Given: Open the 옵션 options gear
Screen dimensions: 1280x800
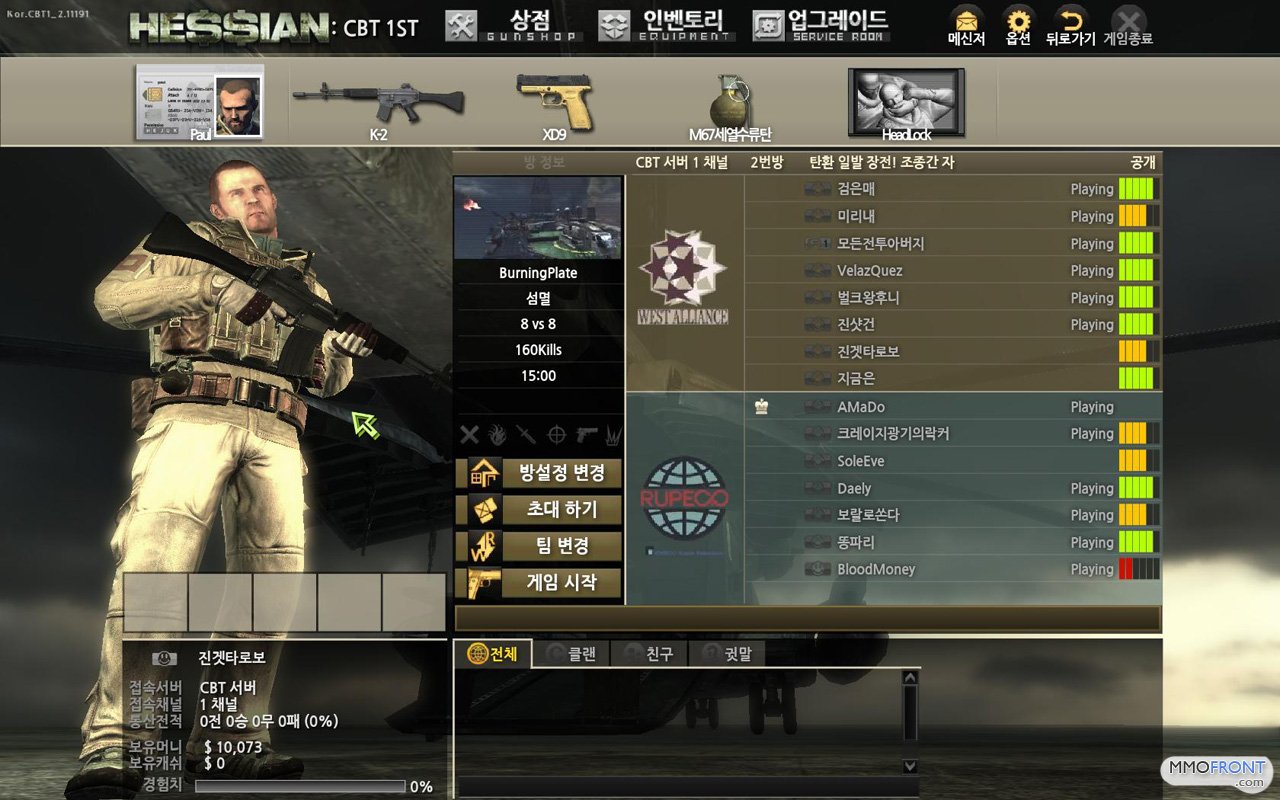Looking at the screenshot, I should click(x=1018, y=27).
